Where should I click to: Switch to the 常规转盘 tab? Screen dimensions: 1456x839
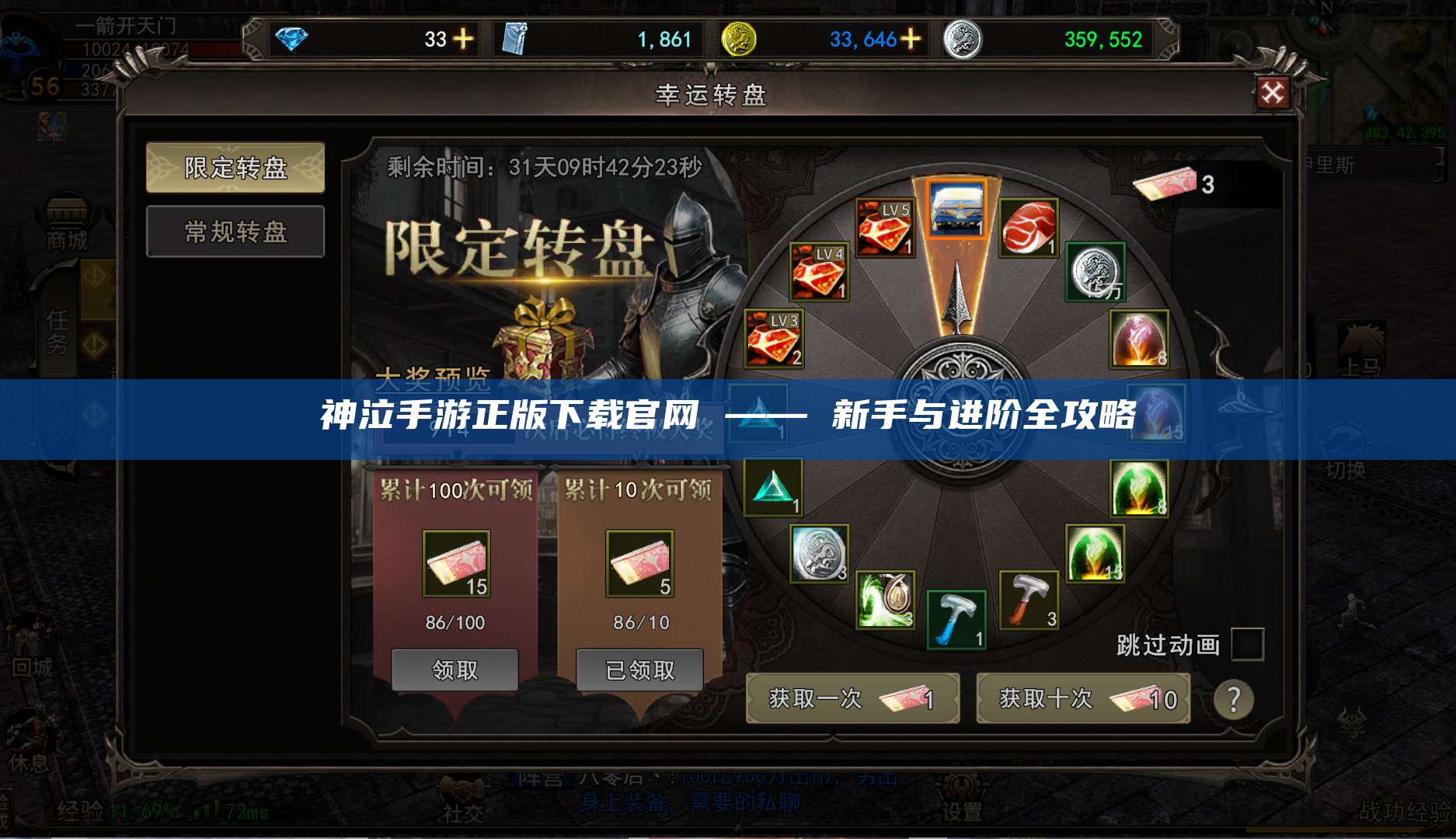click(x=235, y=232)
